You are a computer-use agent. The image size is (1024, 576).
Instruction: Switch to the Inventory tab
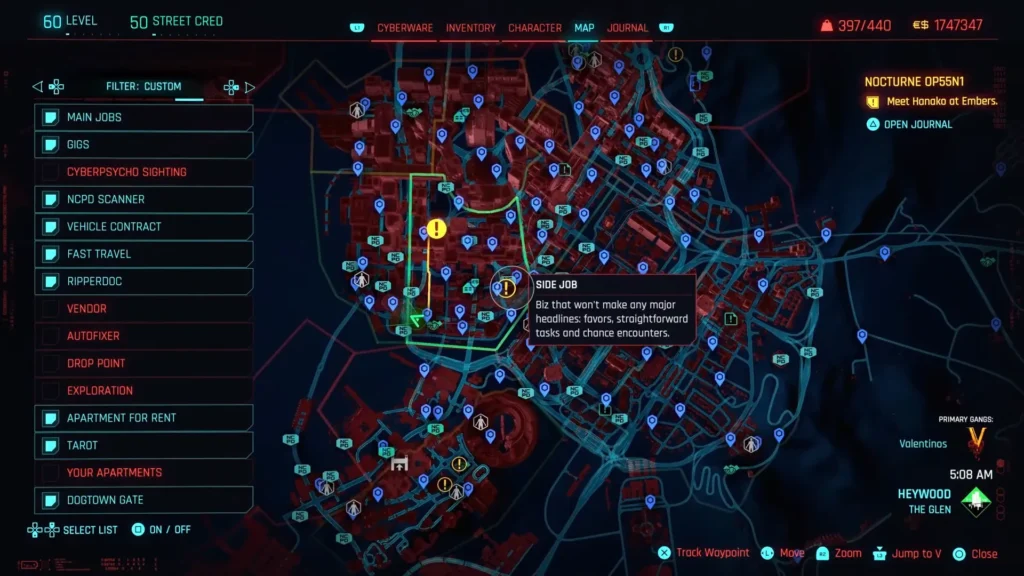[470, 28]
